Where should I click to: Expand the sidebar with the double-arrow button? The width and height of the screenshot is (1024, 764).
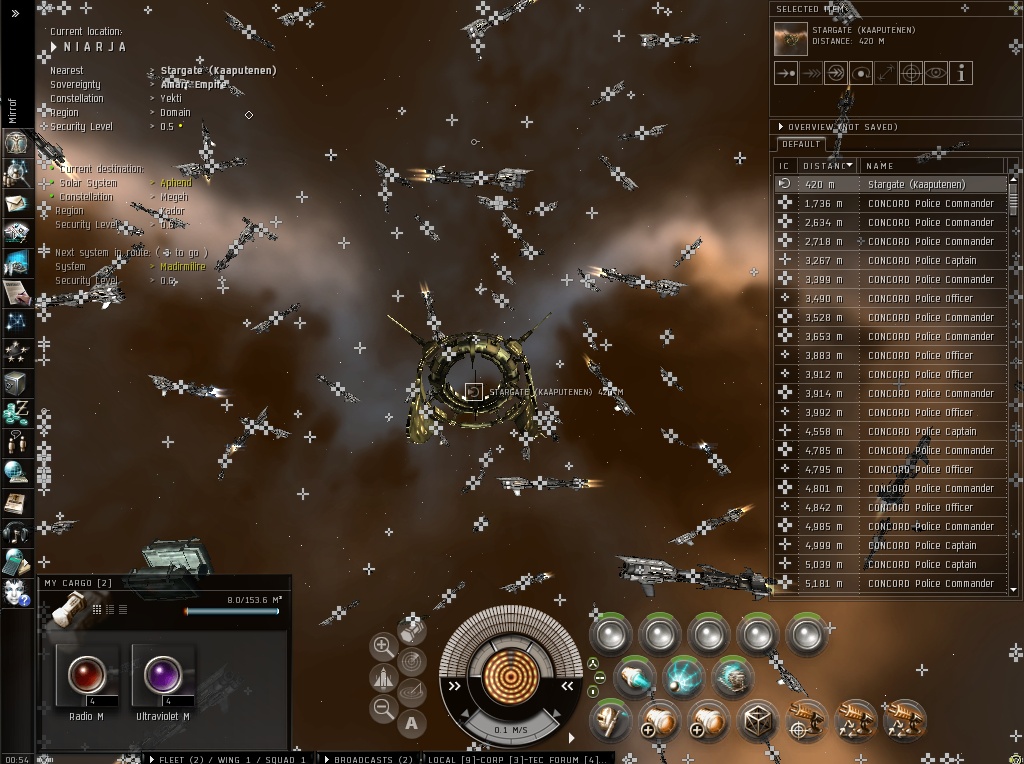(x=15, y=14)
